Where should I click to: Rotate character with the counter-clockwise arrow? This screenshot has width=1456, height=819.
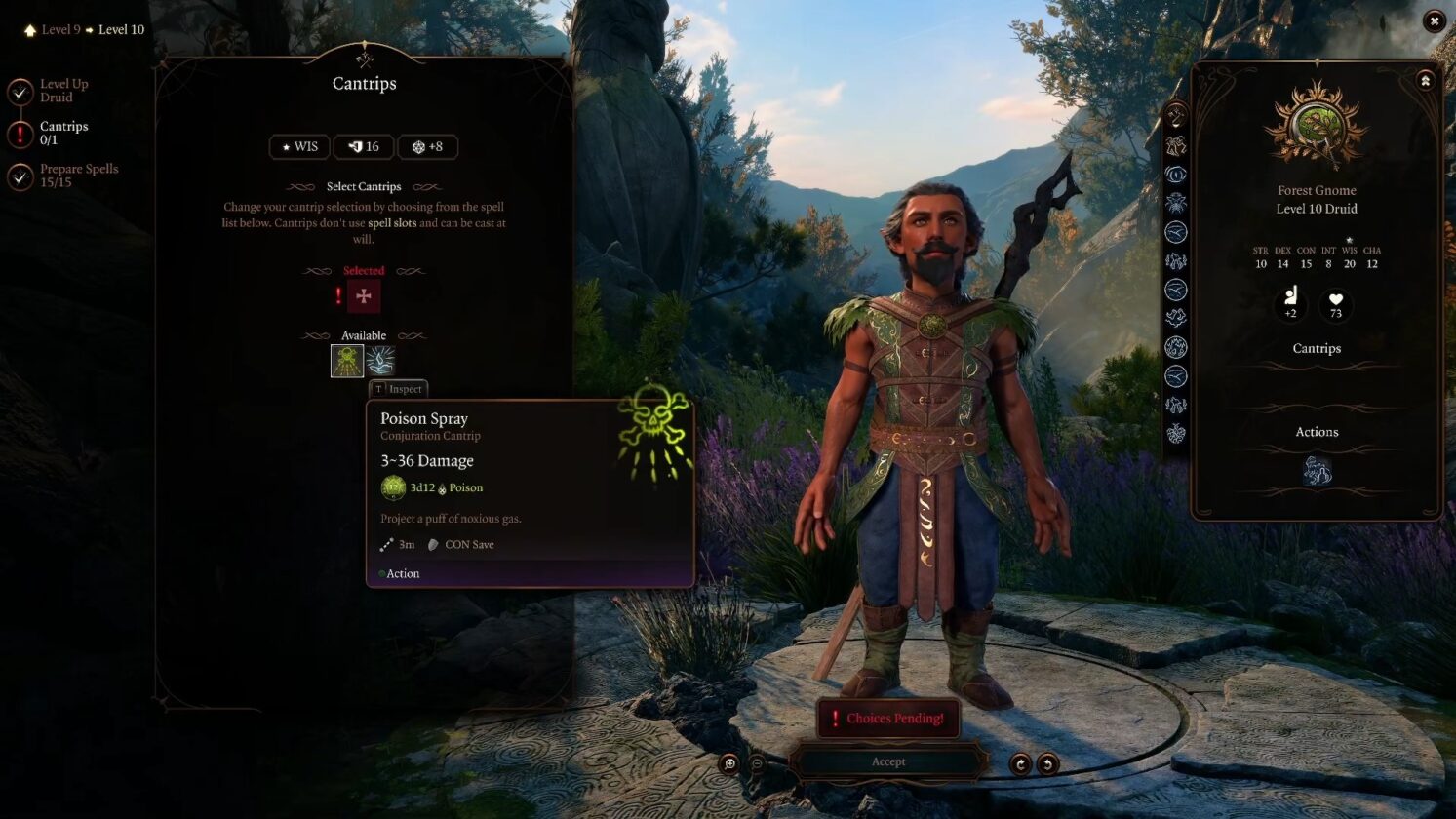point(1047,764)
